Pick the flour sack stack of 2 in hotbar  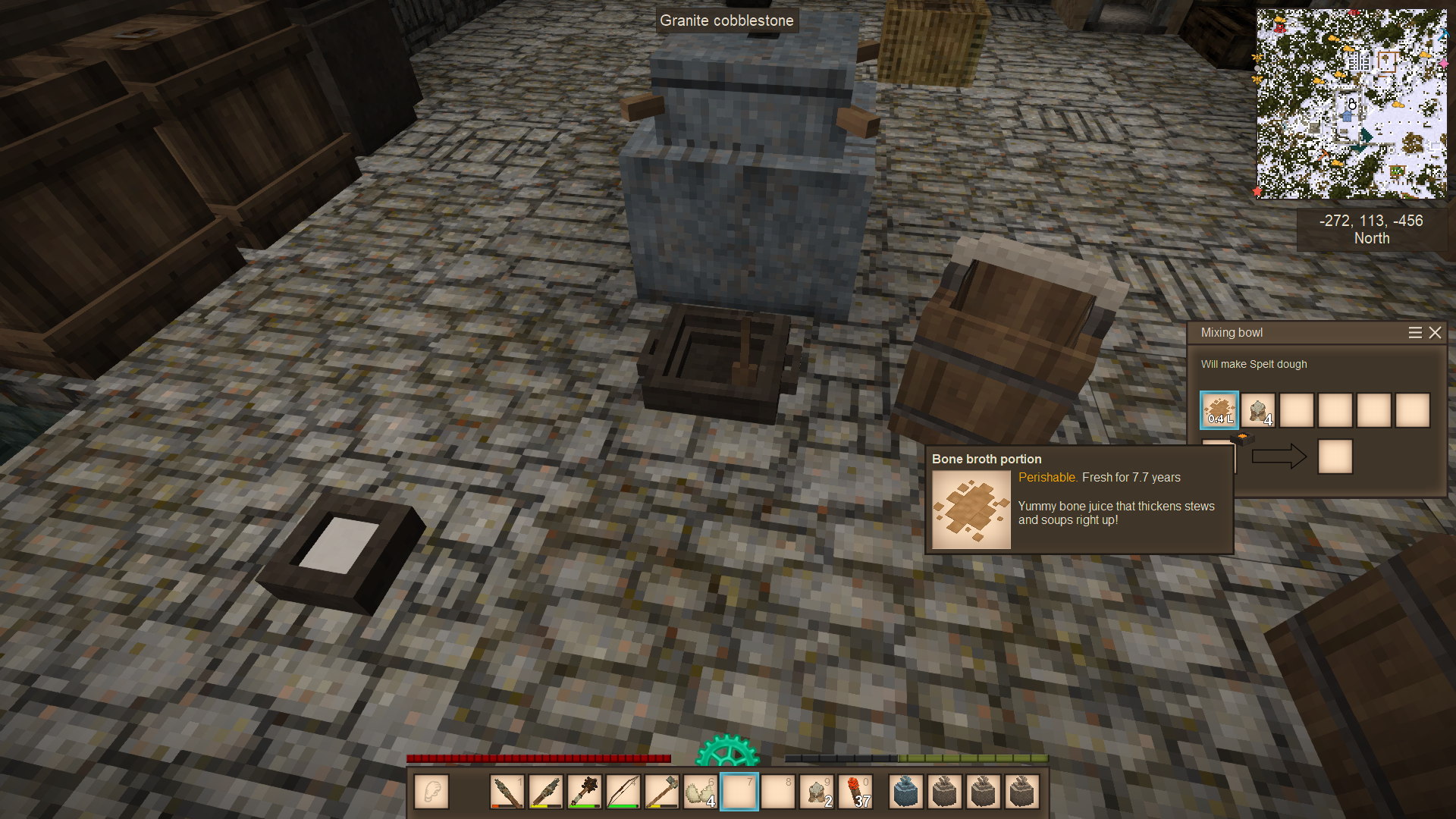point(817,792)
